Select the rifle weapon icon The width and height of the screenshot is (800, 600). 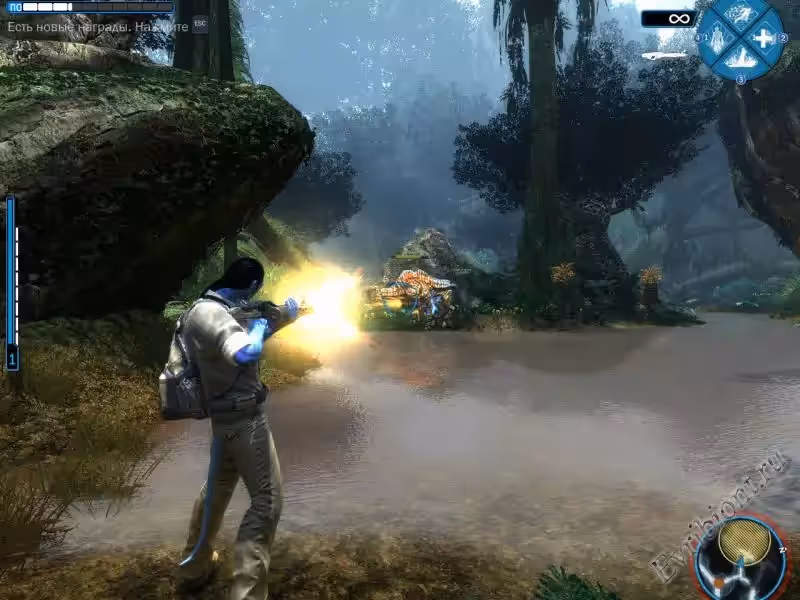(x=665, y=55)
